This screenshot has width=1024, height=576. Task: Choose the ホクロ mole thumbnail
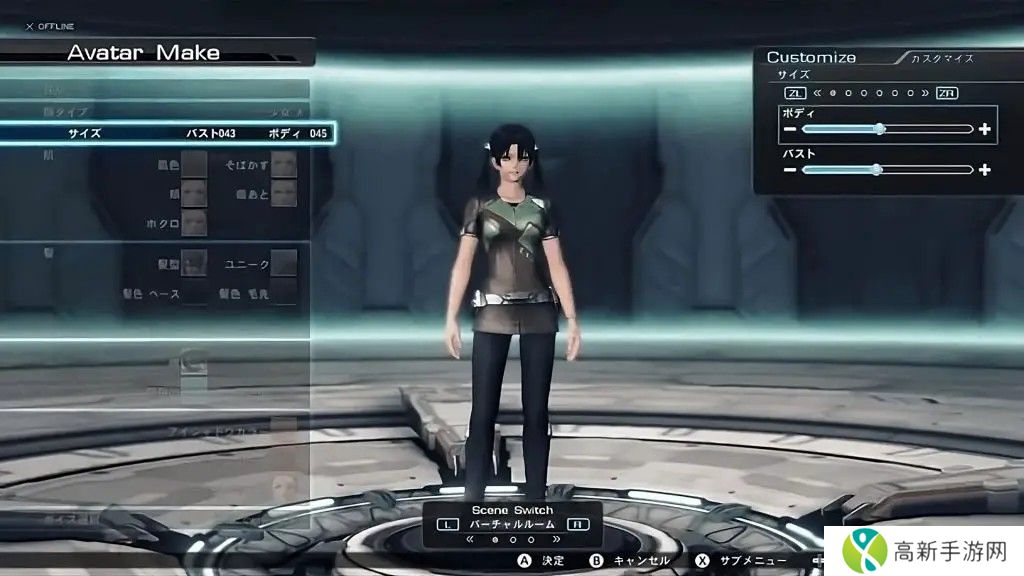[x=194, y=223]
